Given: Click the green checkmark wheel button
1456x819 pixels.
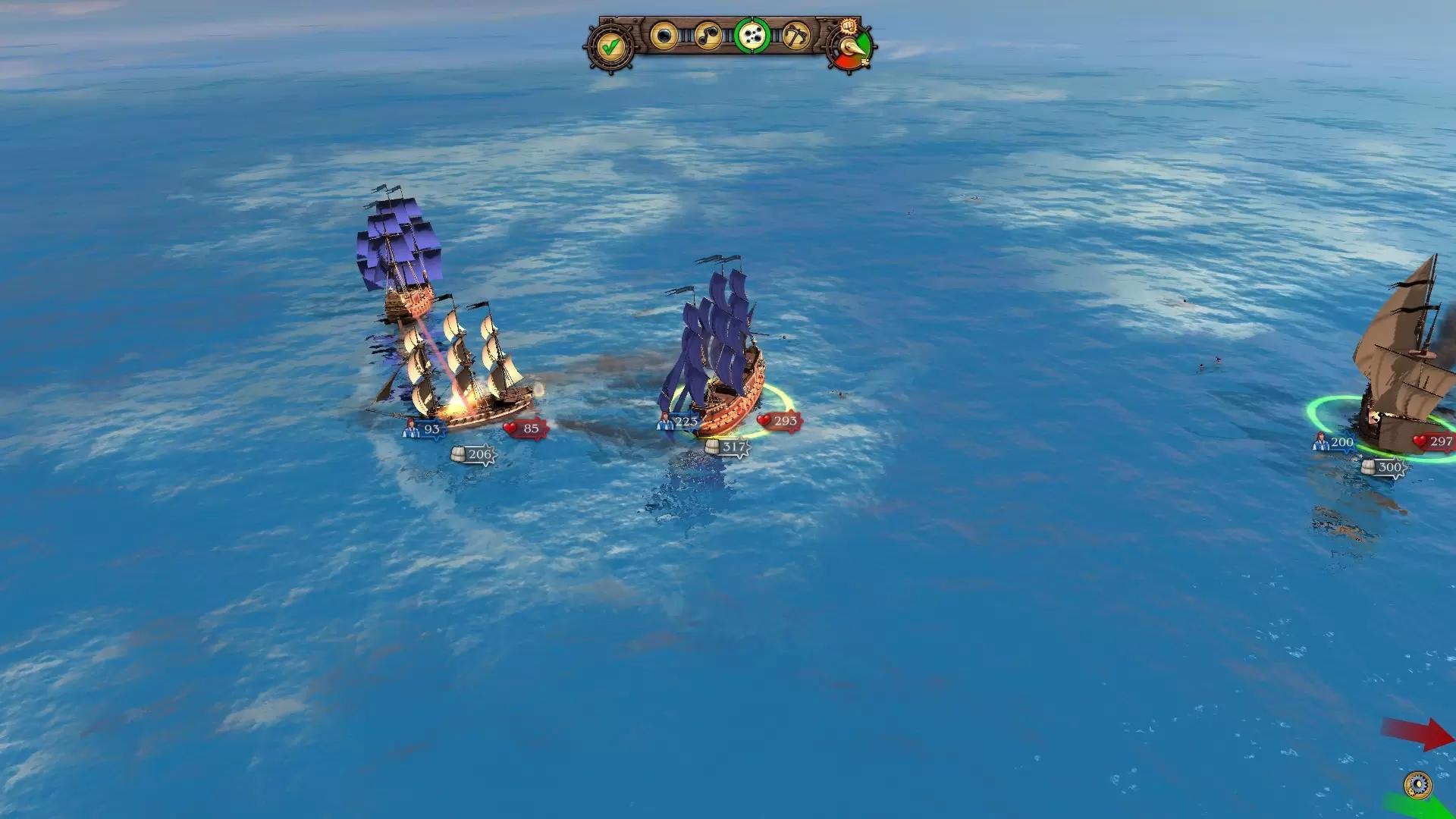Looking at the screenshot, I should [x=610, y=47].
